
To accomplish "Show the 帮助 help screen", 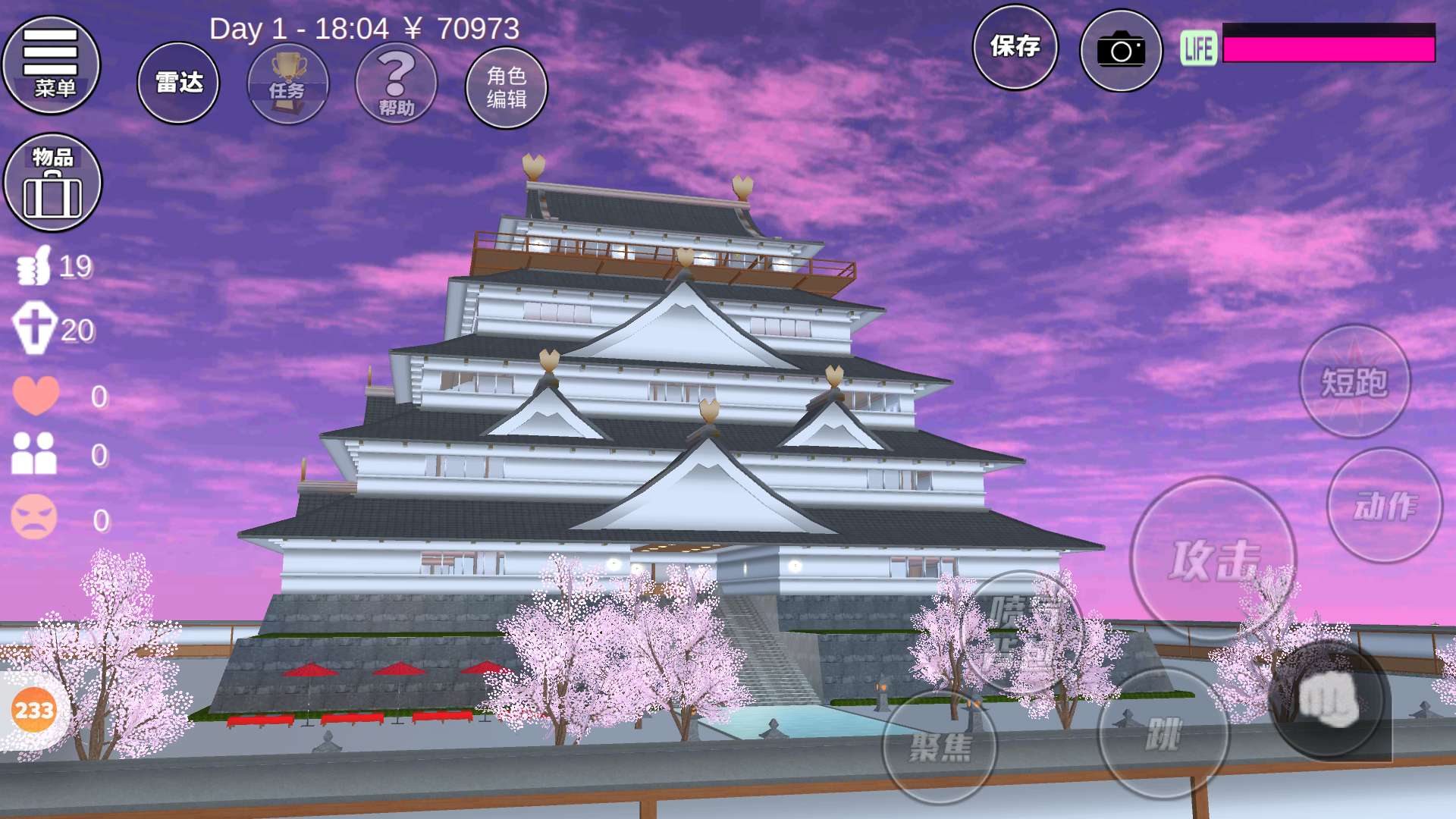I will click(396, 83).
